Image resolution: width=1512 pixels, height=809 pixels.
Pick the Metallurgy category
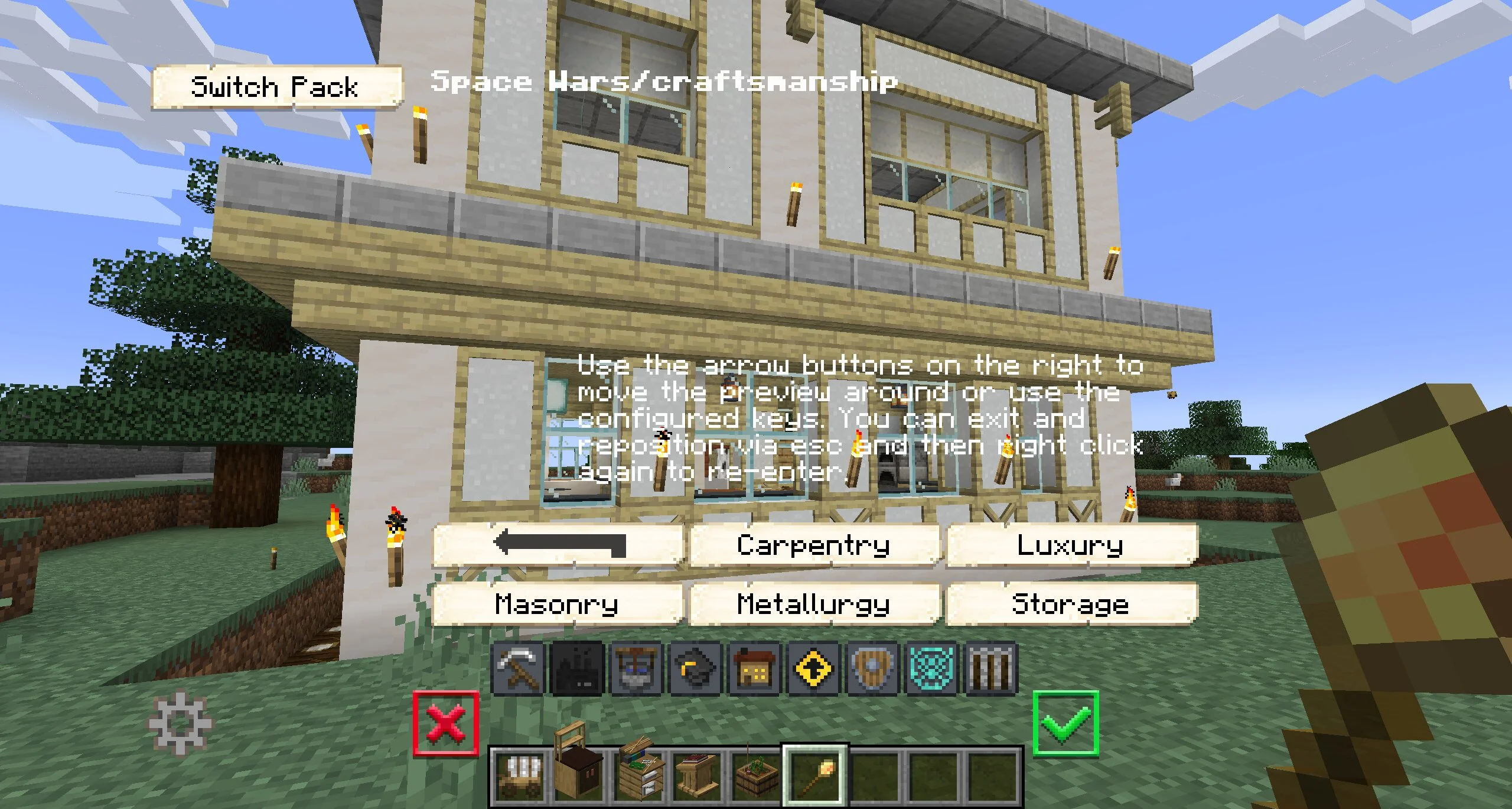click(x=814, y=603)
